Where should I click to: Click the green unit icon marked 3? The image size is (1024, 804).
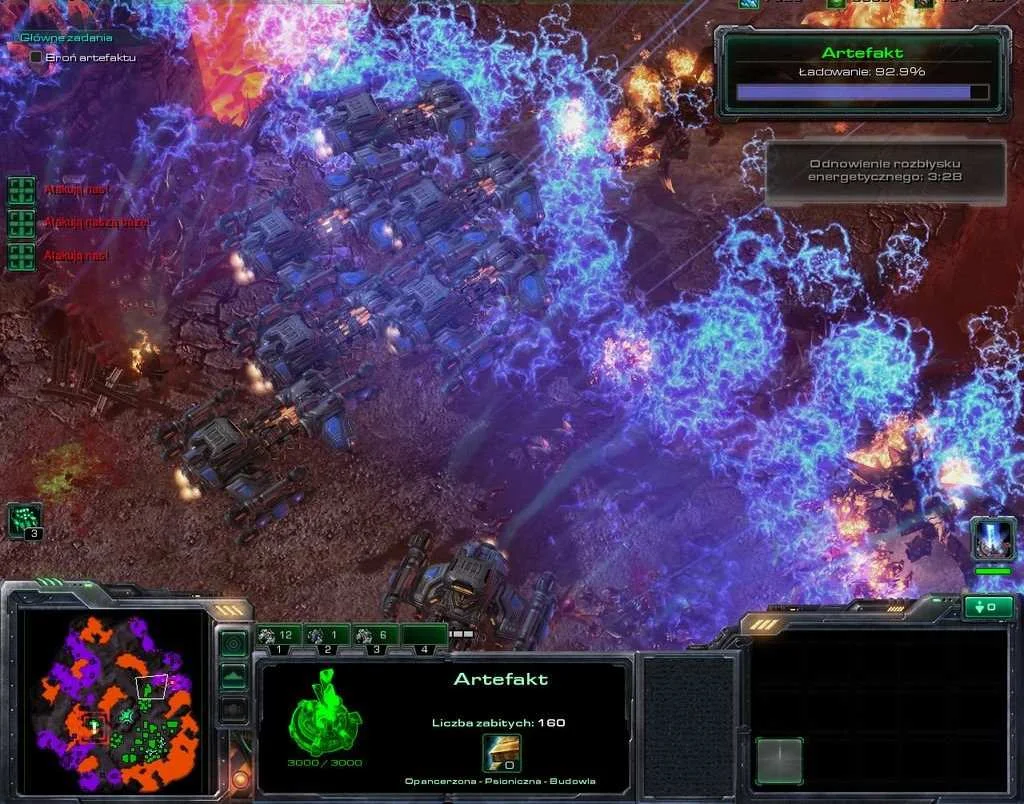[24, 520]
